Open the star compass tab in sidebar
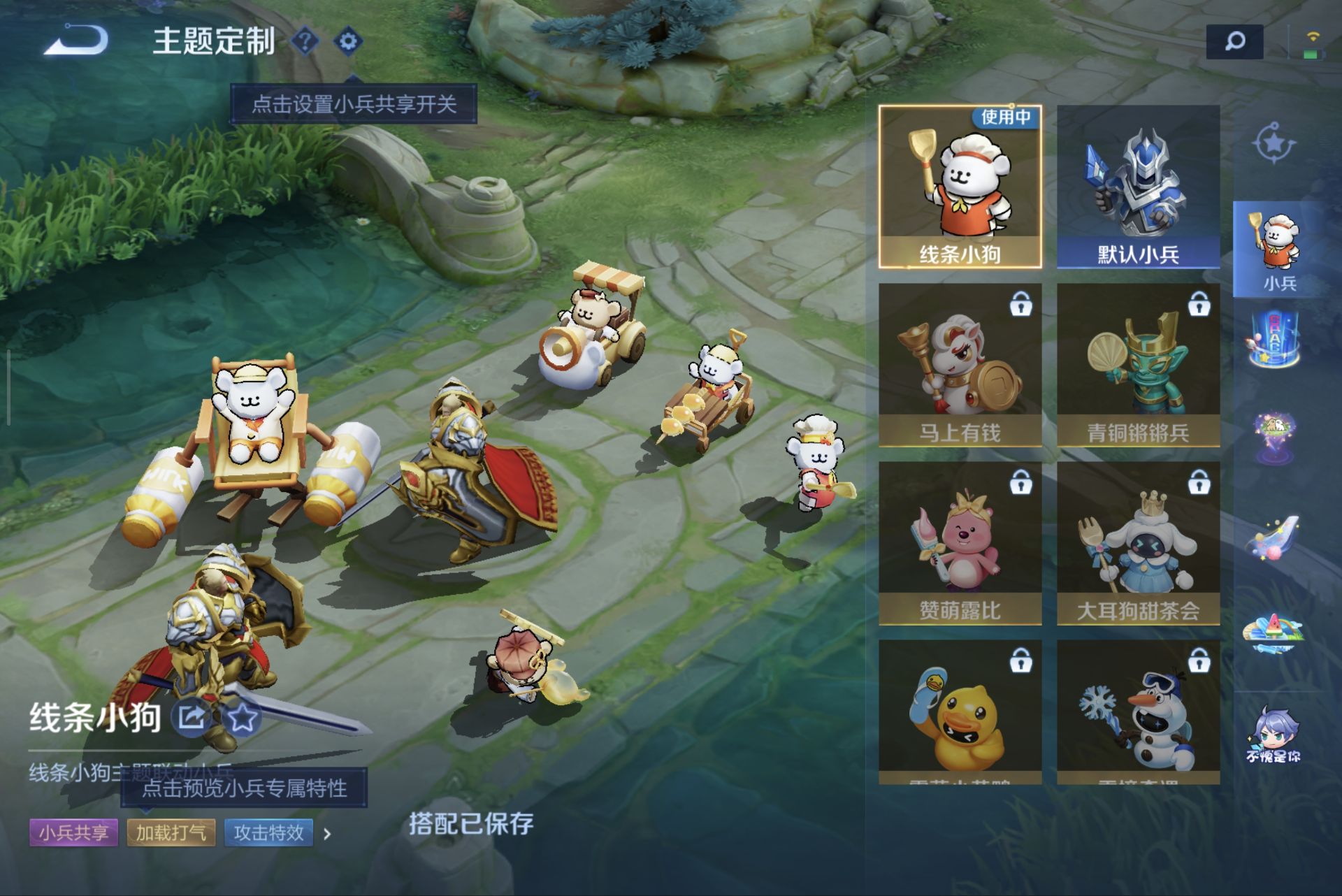The height and width of the screenshot is (896, 1342). [x=1274, y=143]
